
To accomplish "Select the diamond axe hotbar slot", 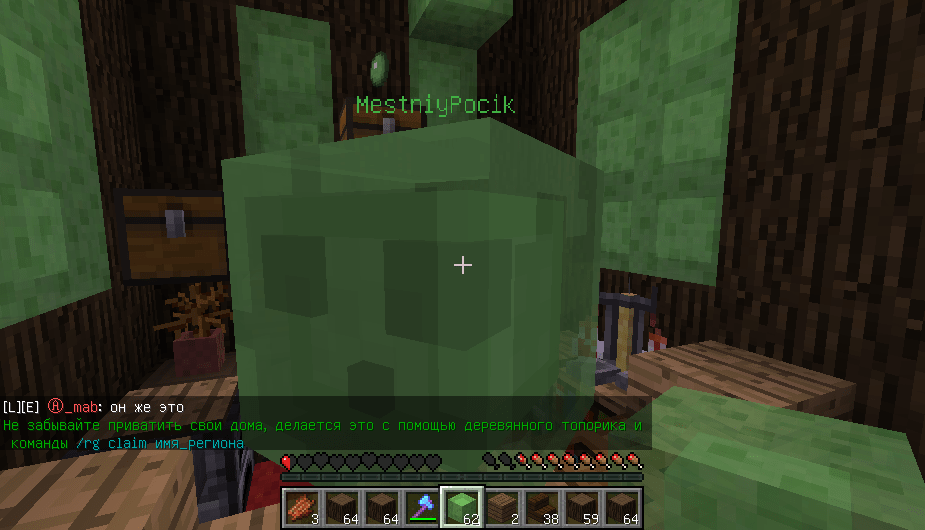I will point(421,507).
